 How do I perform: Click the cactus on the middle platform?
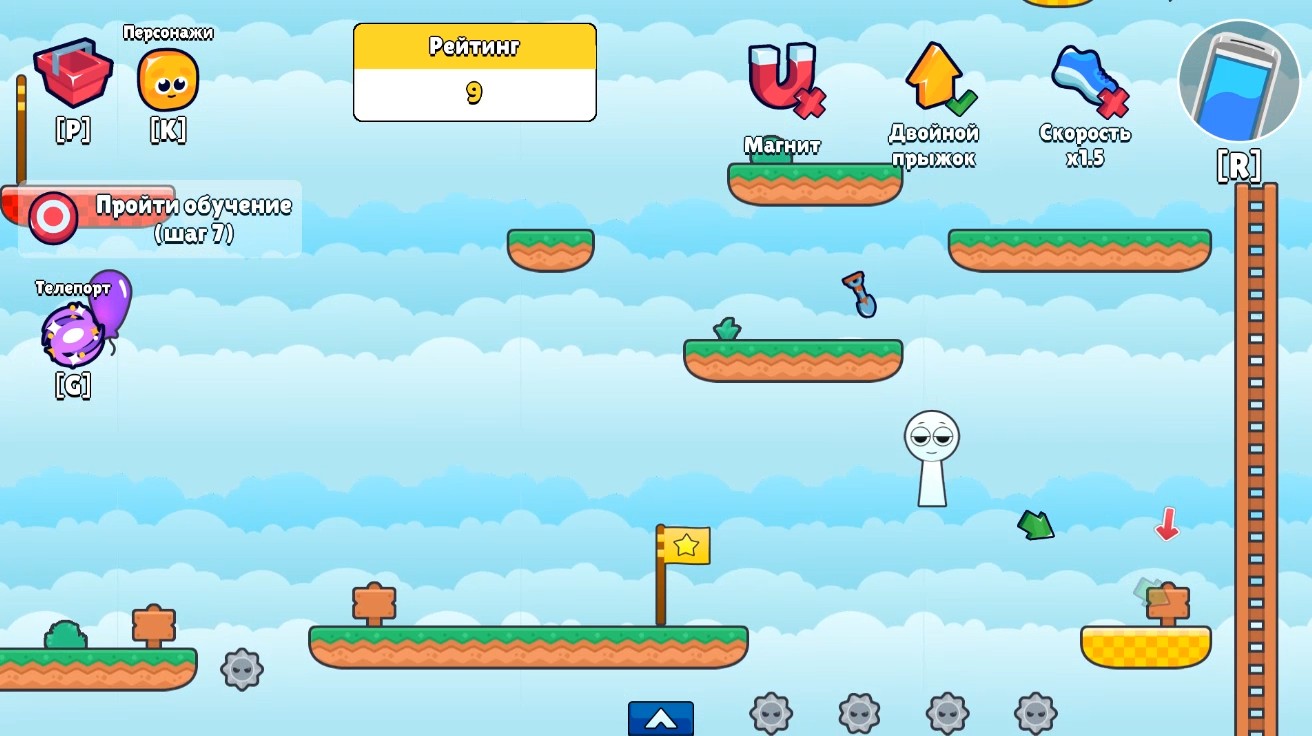[x=729, y=330]
